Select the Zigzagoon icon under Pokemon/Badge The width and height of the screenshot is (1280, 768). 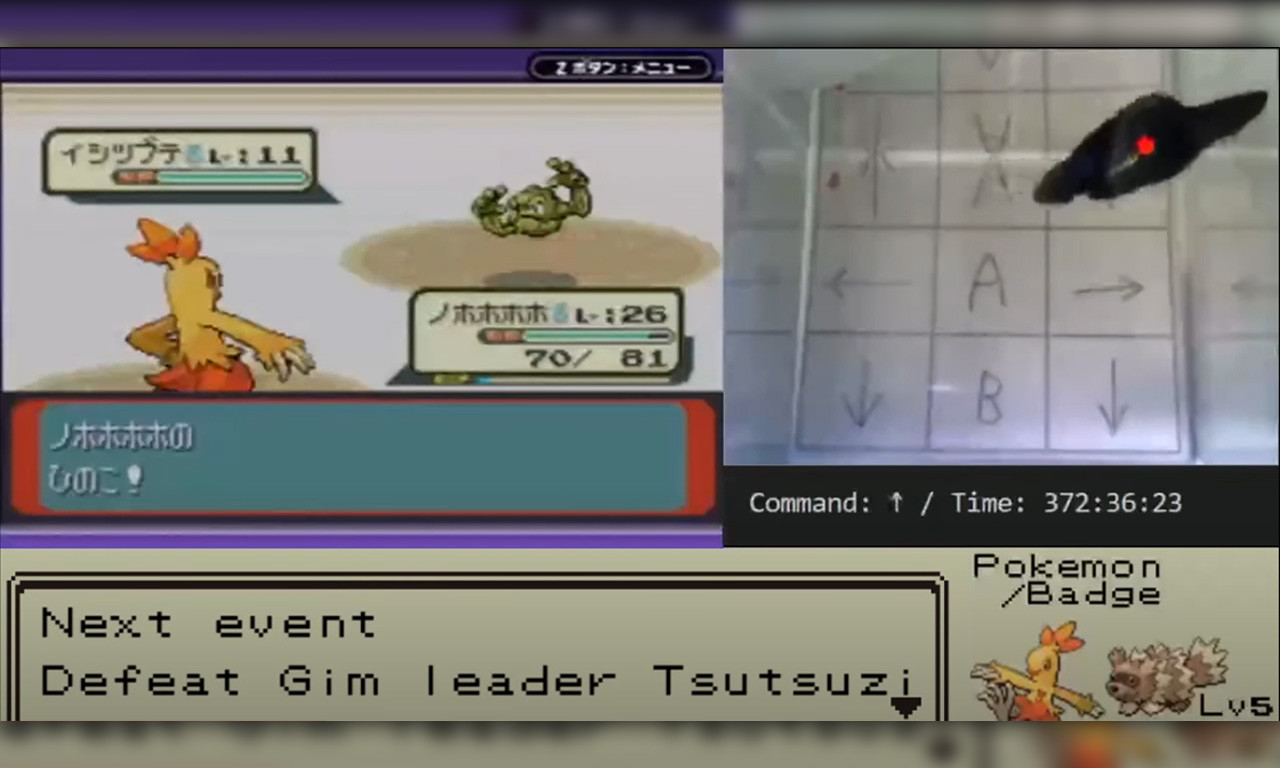click(x=1165, y=675)
